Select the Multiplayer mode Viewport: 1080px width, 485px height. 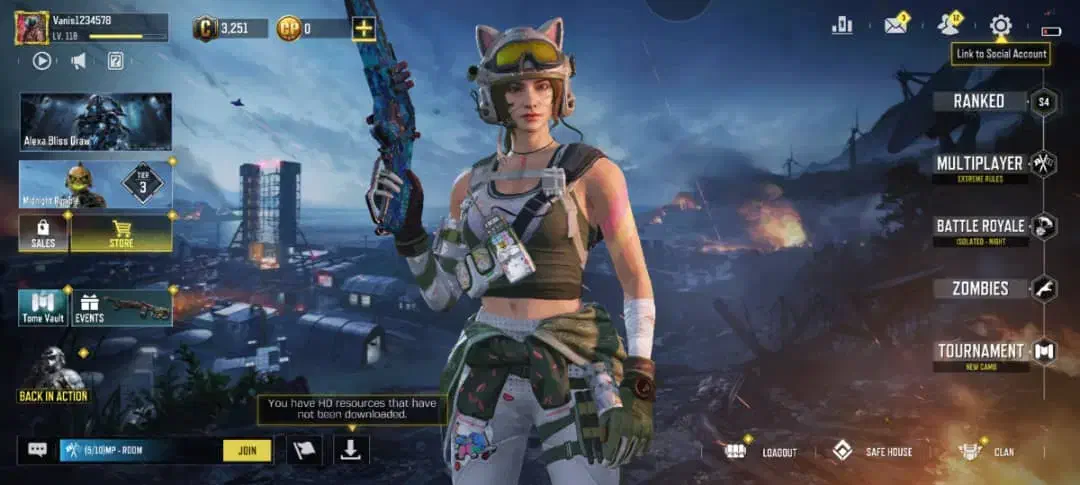(979, 163)
